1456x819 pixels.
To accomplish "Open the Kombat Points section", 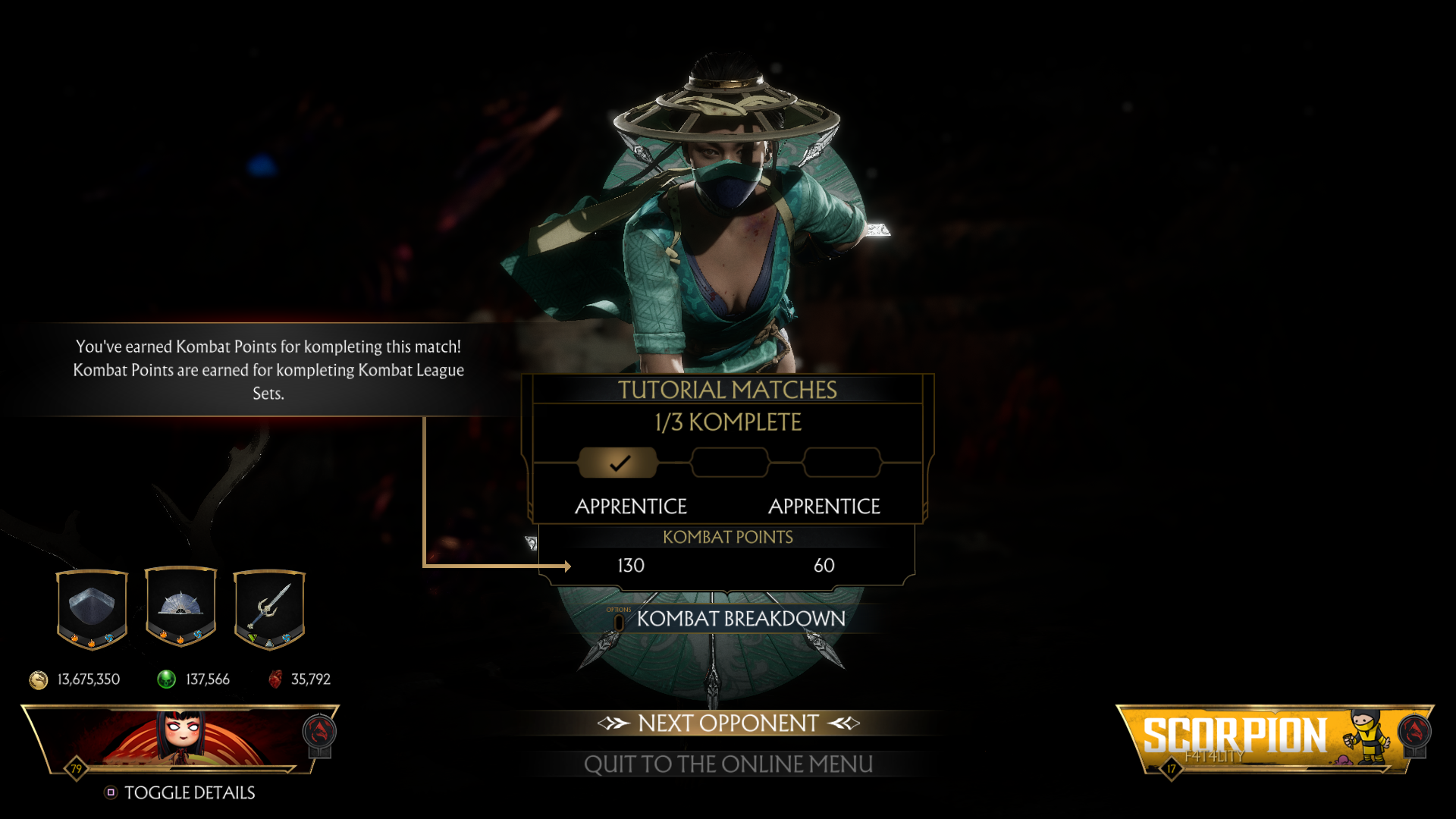I will [726, 537].
